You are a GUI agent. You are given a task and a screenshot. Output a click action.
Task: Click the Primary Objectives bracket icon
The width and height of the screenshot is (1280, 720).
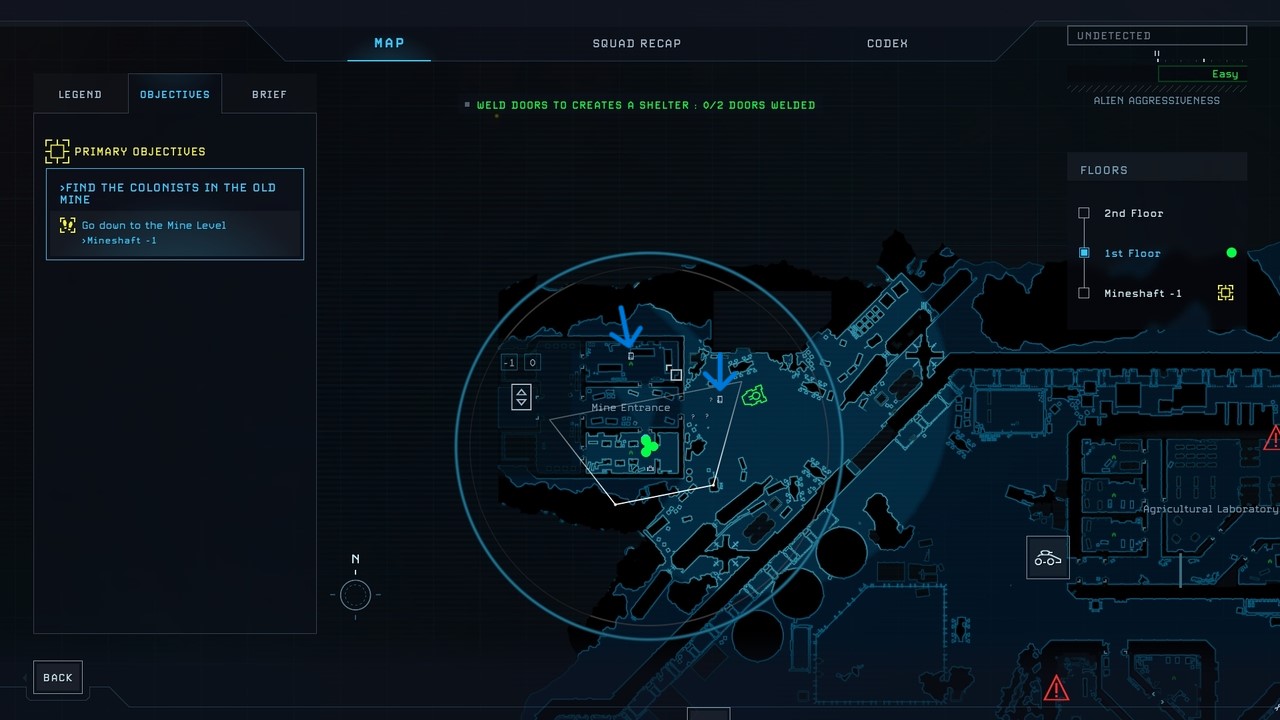[x=57, y=151]
